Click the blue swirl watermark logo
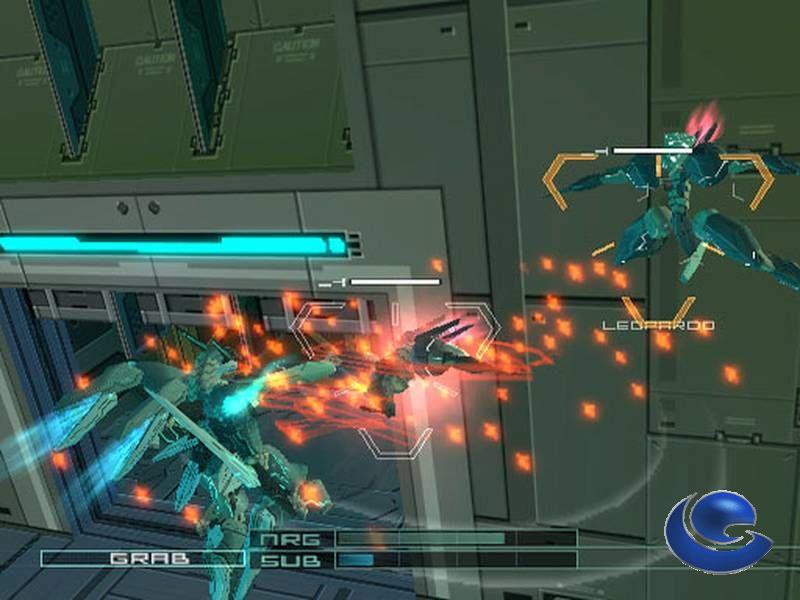The image size is (800, 600). [x=718, y=533]
